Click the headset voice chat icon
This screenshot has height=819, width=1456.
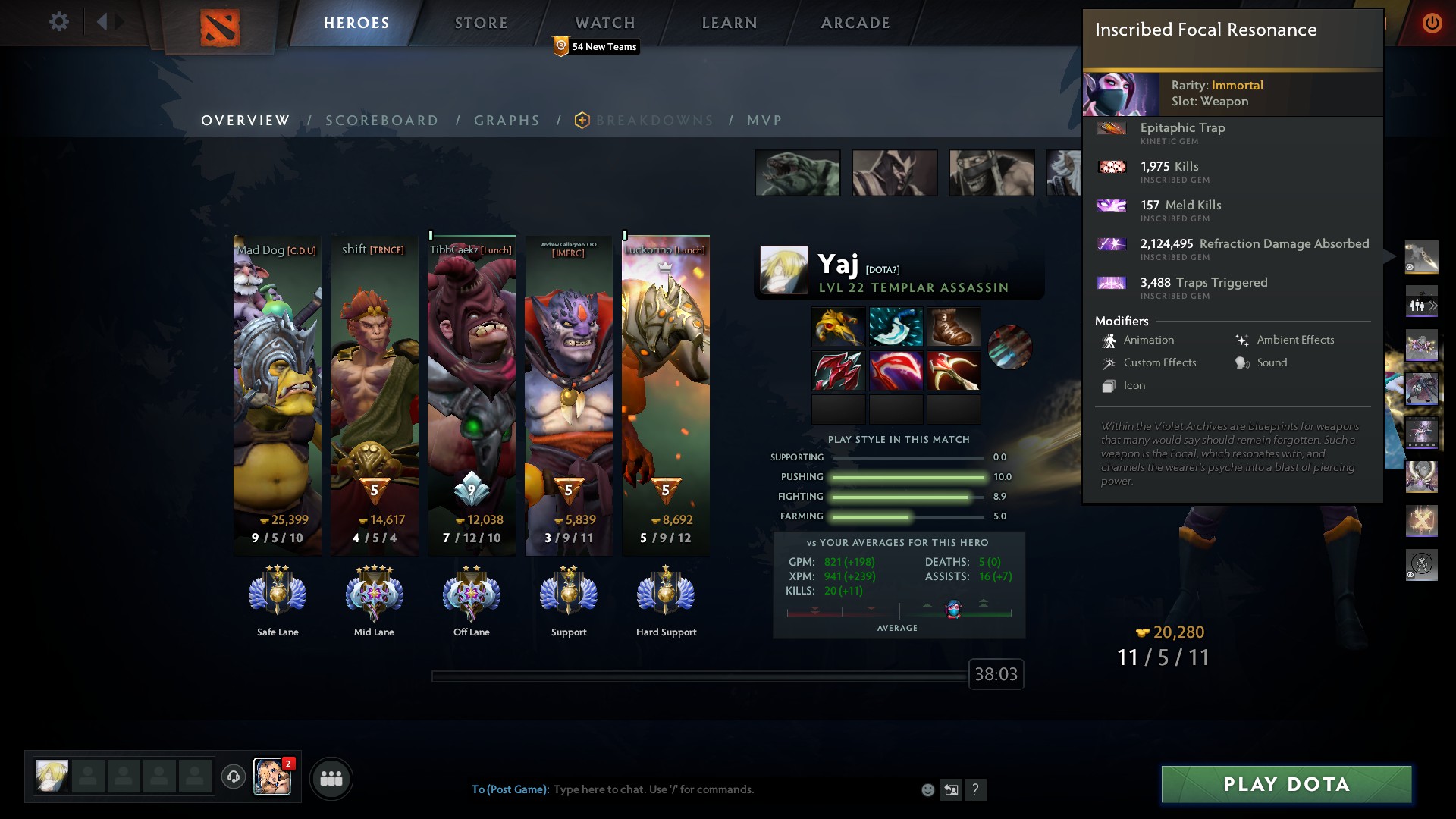pos(233,778)
